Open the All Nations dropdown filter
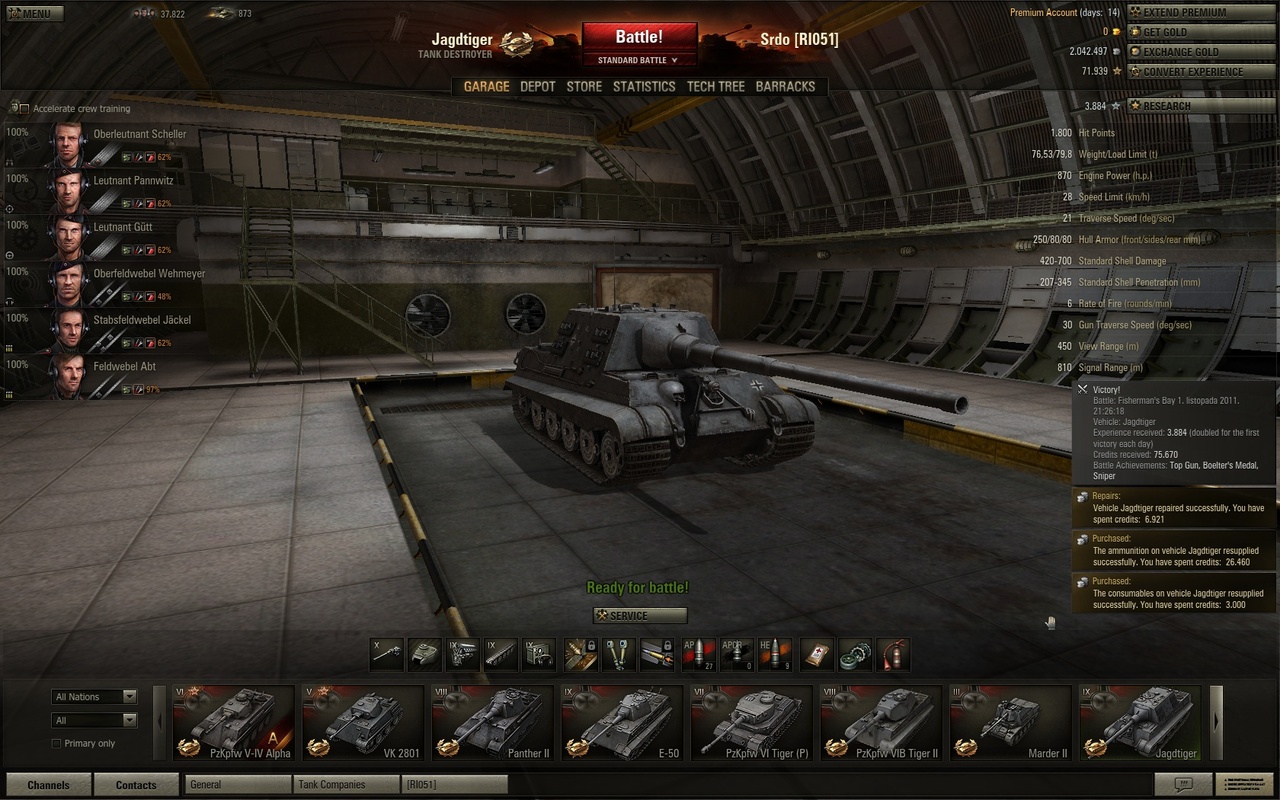 point(95,697)
